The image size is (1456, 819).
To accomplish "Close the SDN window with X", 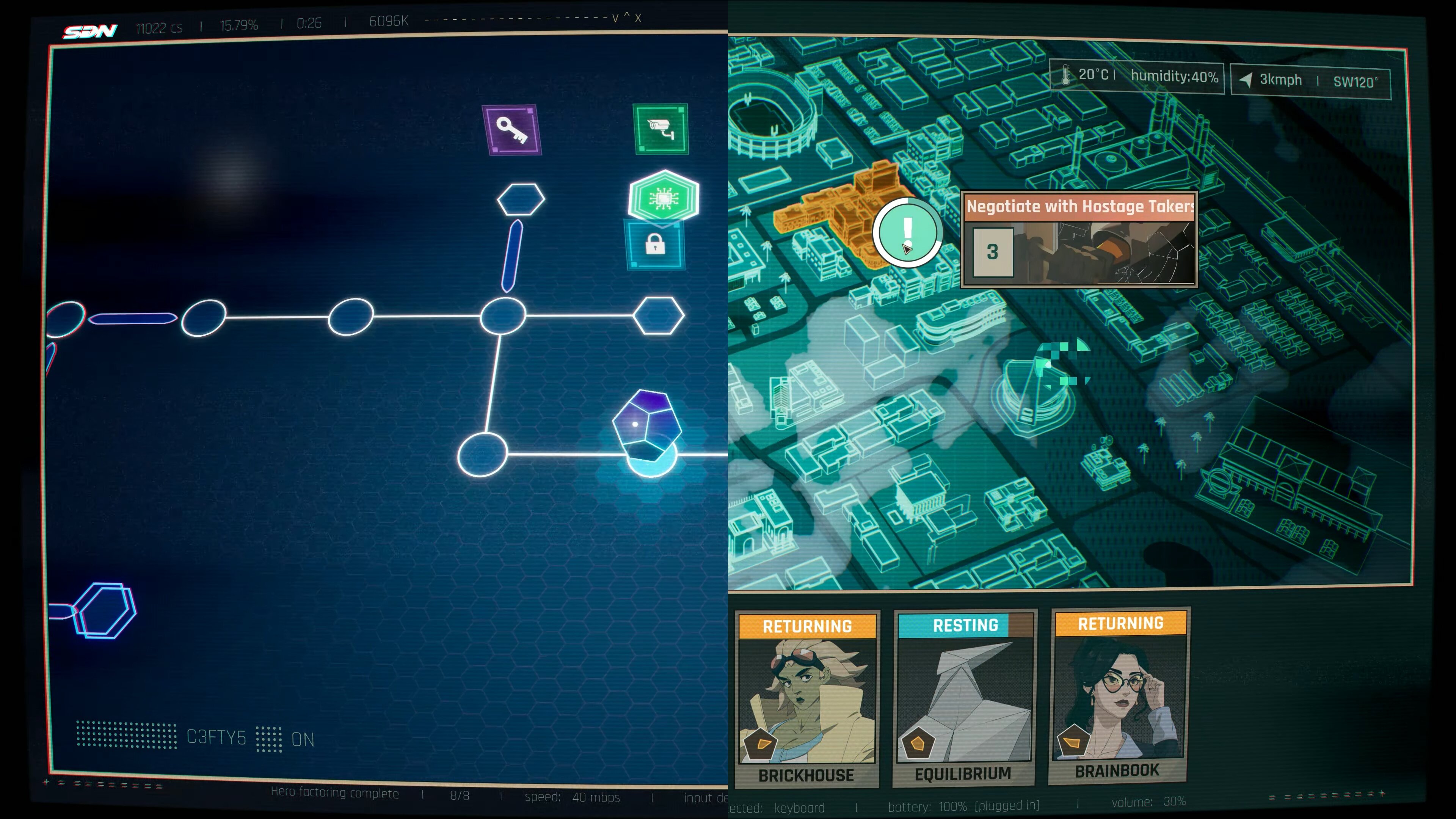I will coord(638,18).
